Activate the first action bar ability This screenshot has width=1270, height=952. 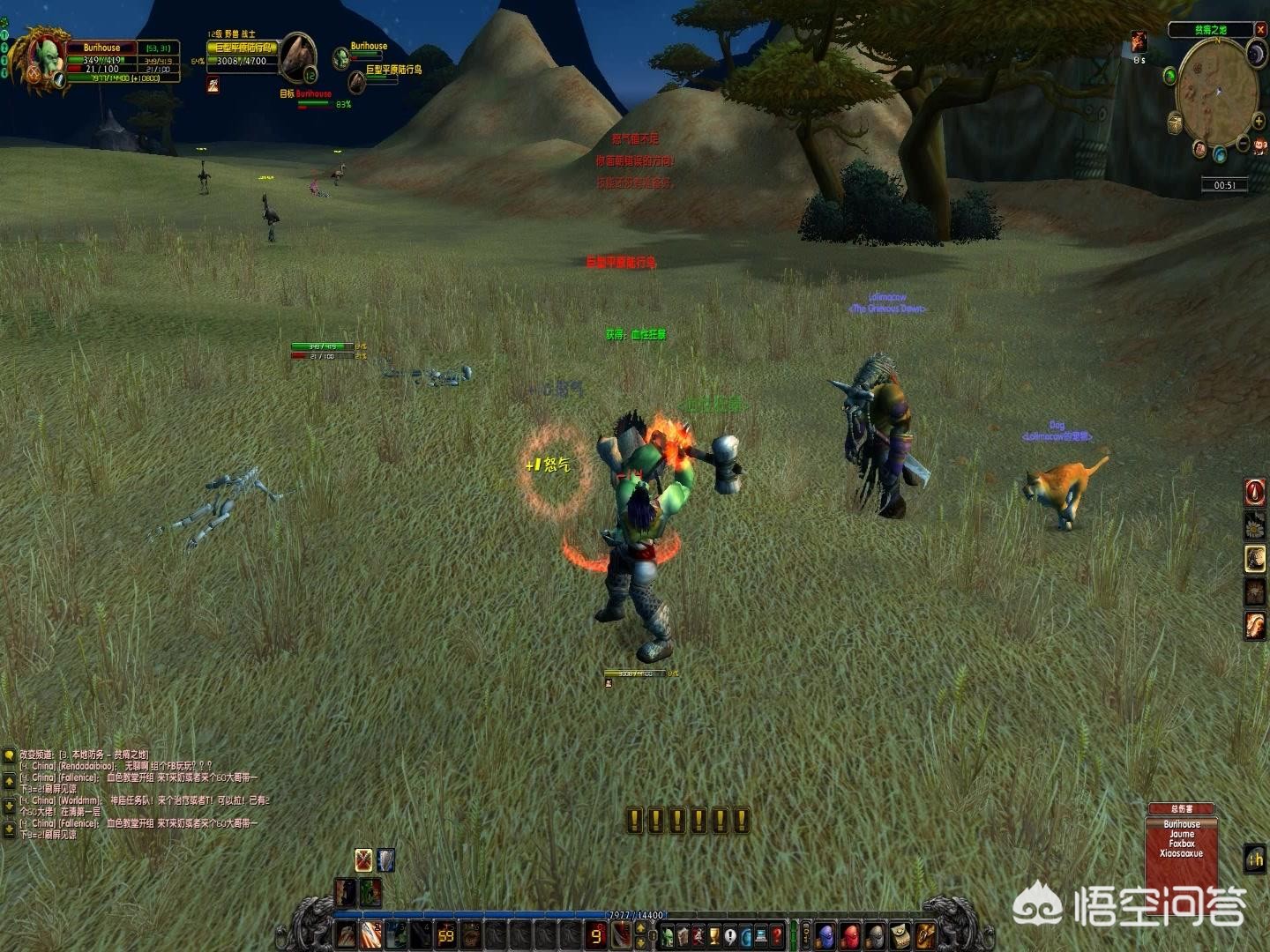347,934
